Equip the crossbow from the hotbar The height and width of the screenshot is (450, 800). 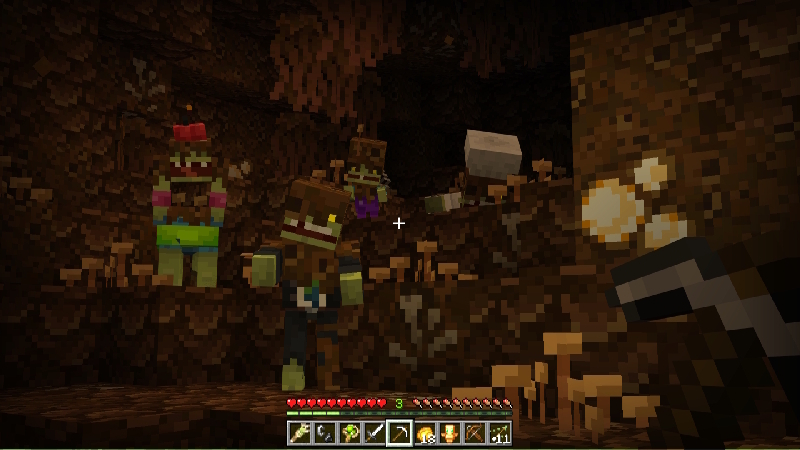click(x=474, y=433)
